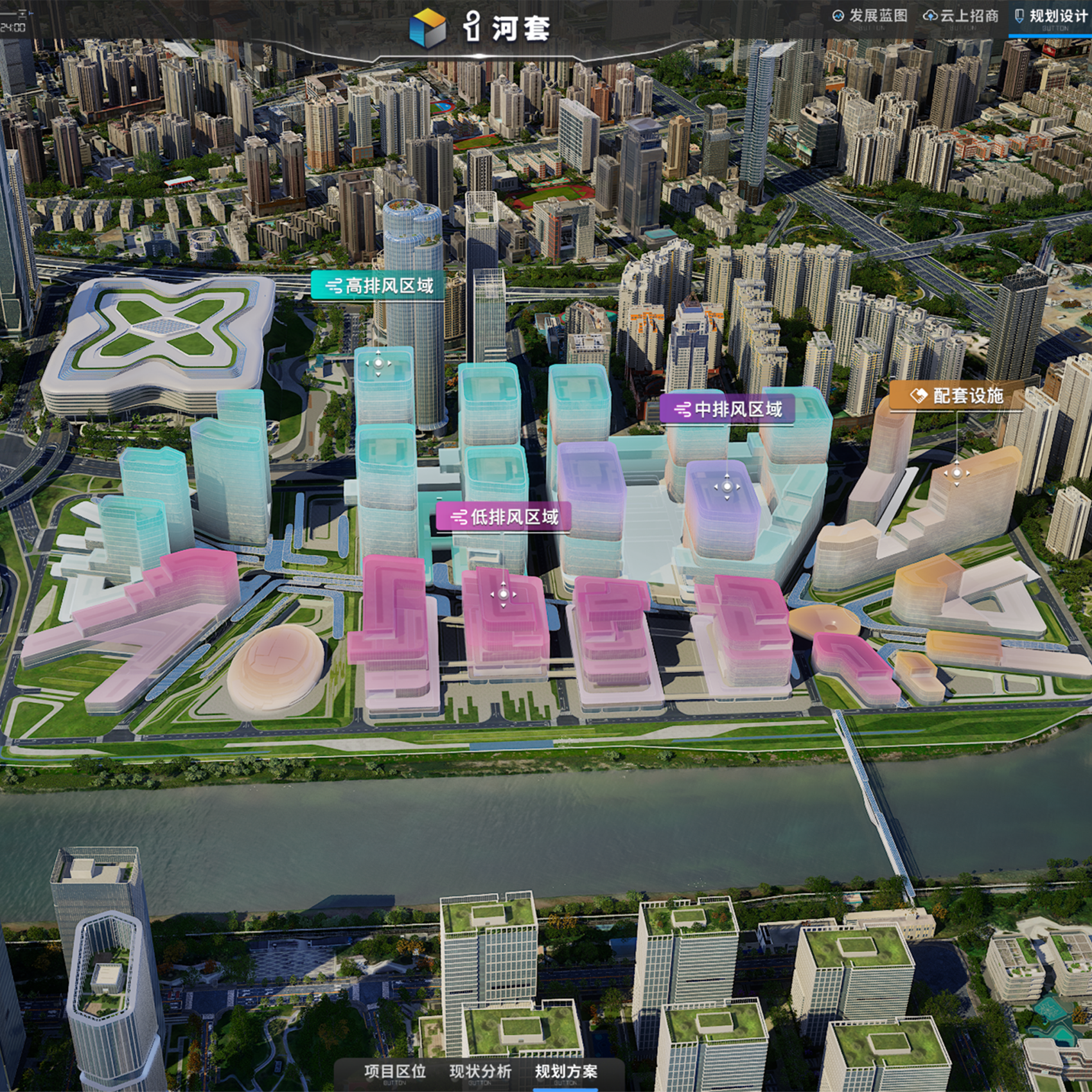
Task: Activate the 低排风区域 pink label
Action: tap(504, 517)
